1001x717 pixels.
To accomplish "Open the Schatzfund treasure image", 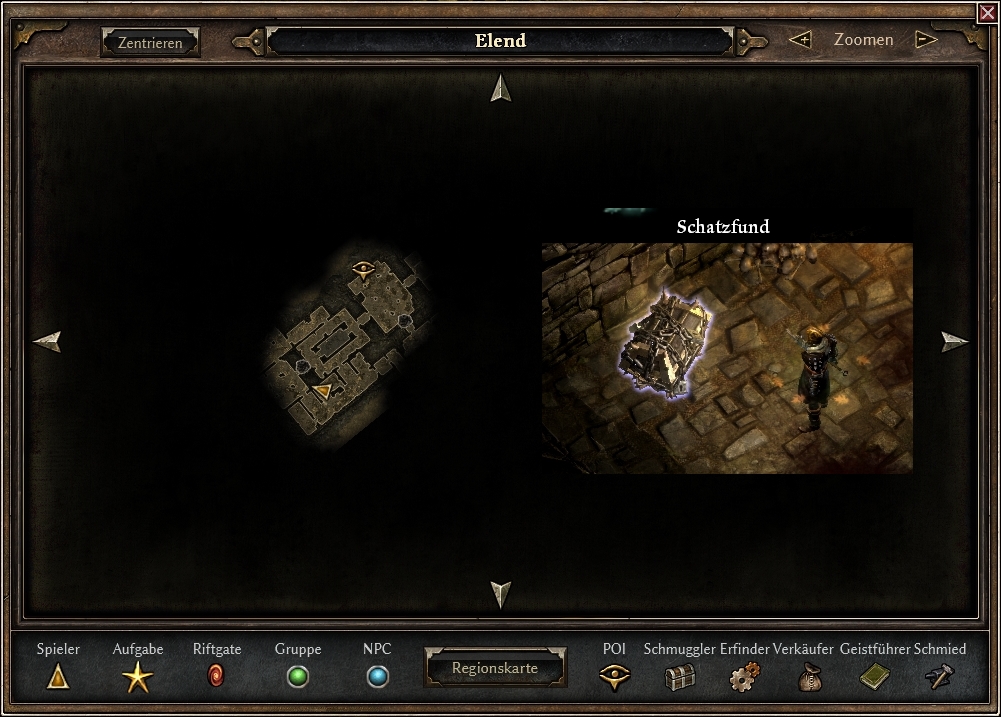I will (x=727, y=357).
